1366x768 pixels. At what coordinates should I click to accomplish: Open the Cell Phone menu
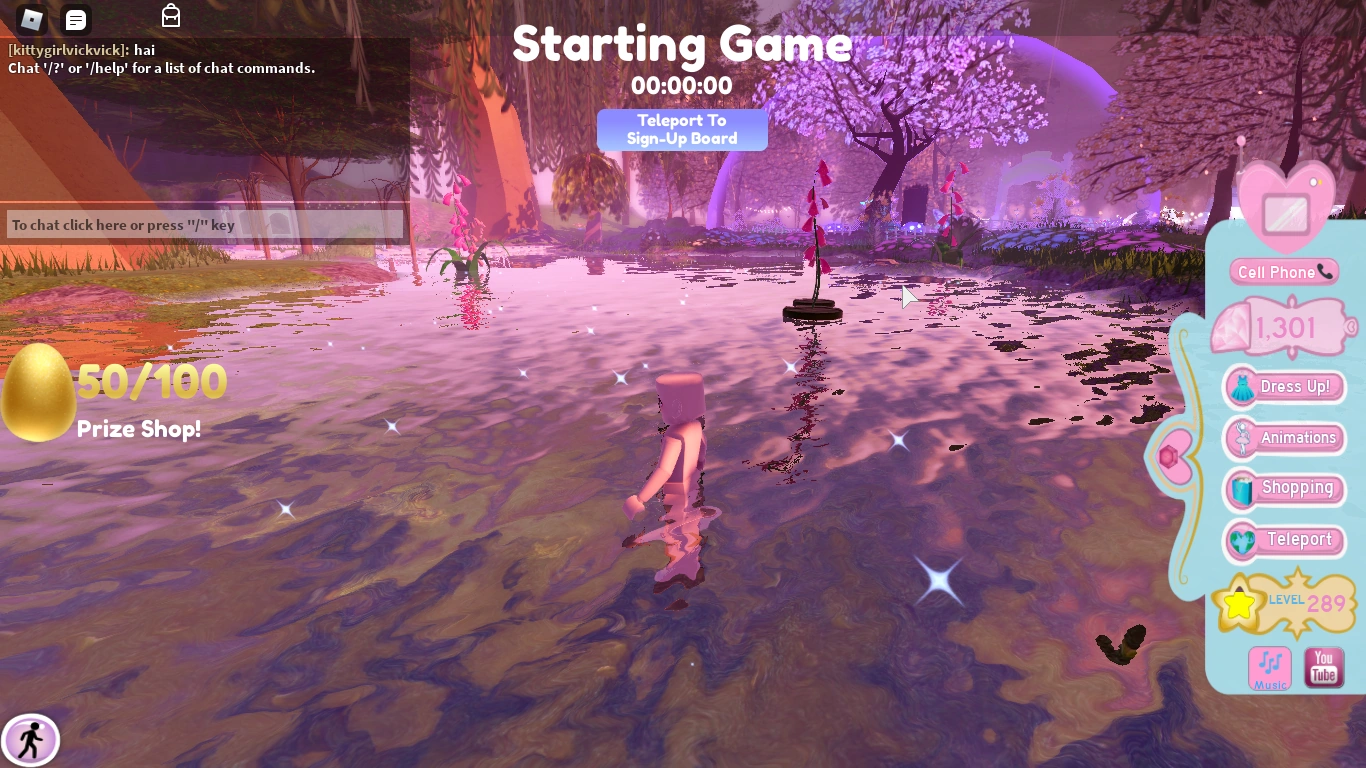1284,271
